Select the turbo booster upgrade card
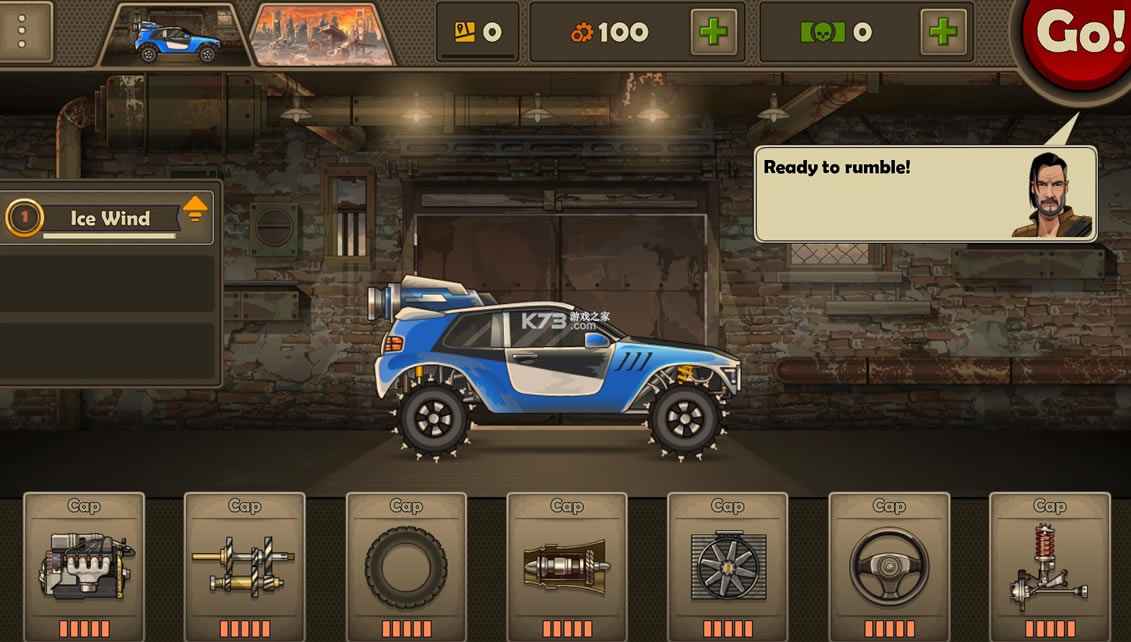The width and height of the screenshot is (1131, 642). (x=567, y=567)
